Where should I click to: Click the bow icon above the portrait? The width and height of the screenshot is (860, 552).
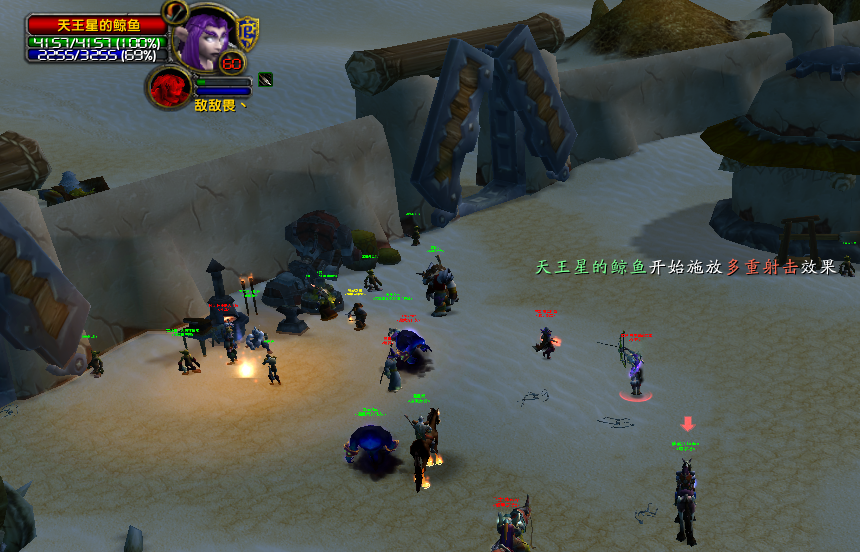tap(176, 11)
